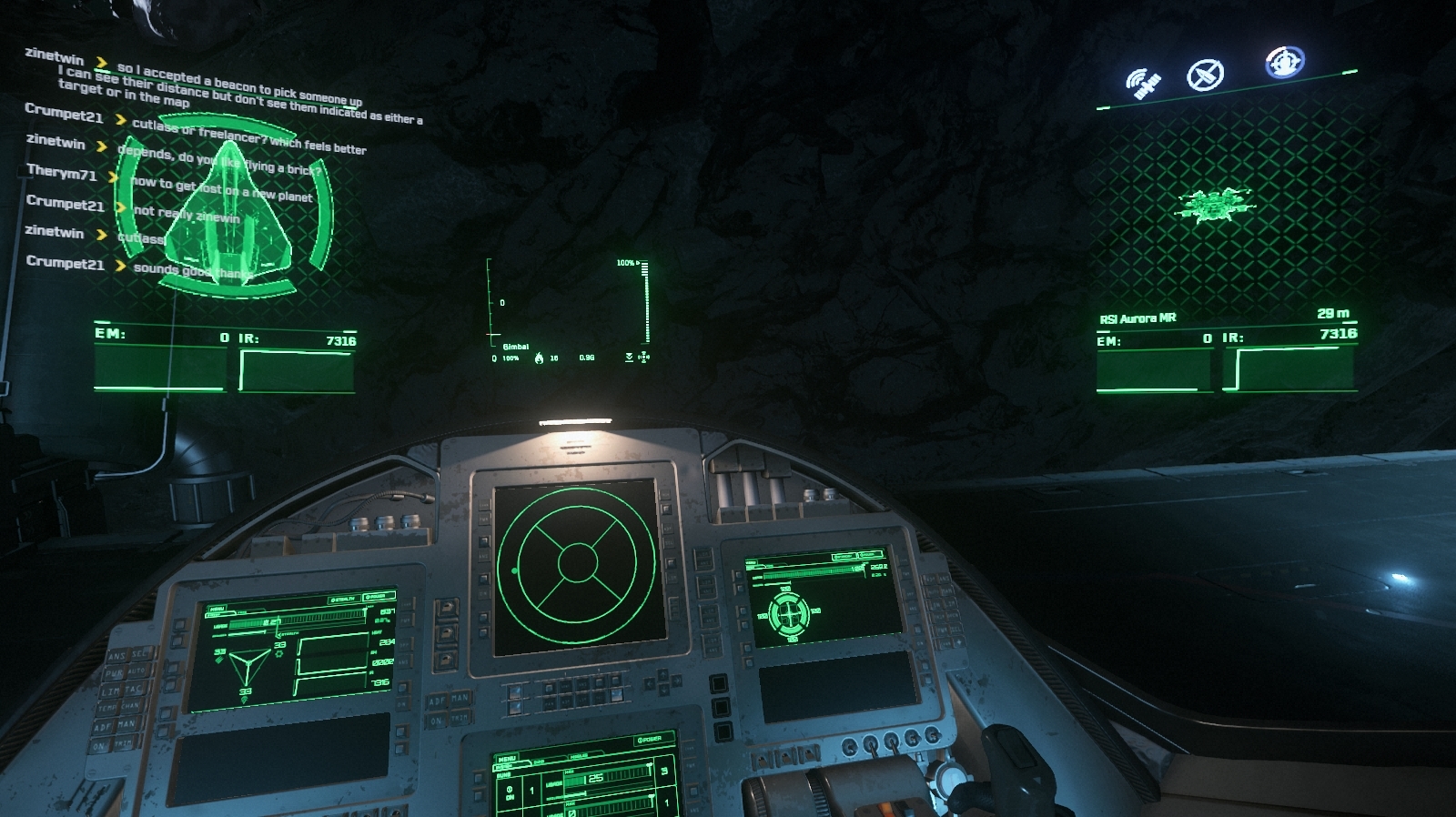Switch to the GUNS tab
The width and height of the screenshot is (1456, 817).
click(x=540, y=762)
